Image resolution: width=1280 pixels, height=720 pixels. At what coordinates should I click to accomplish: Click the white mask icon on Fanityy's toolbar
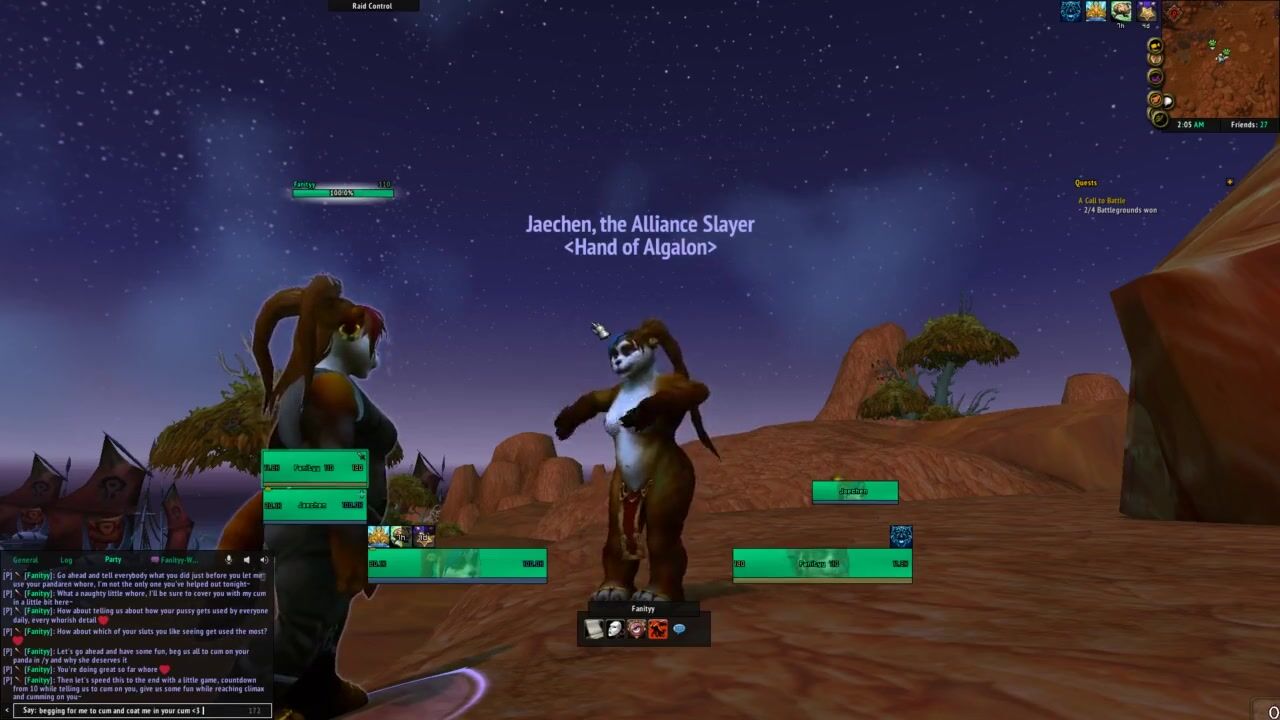coord(615,629)
